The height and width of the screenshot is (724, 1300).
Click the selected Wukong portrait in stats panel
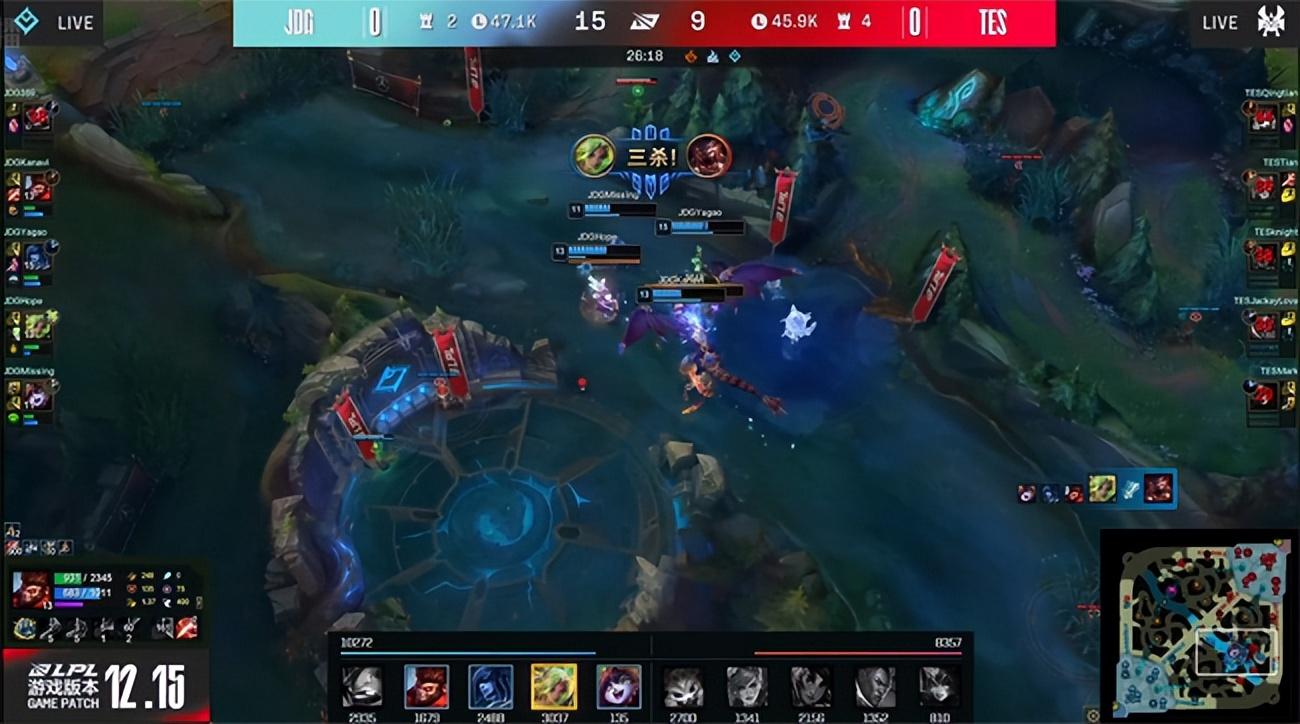point(32,589)
